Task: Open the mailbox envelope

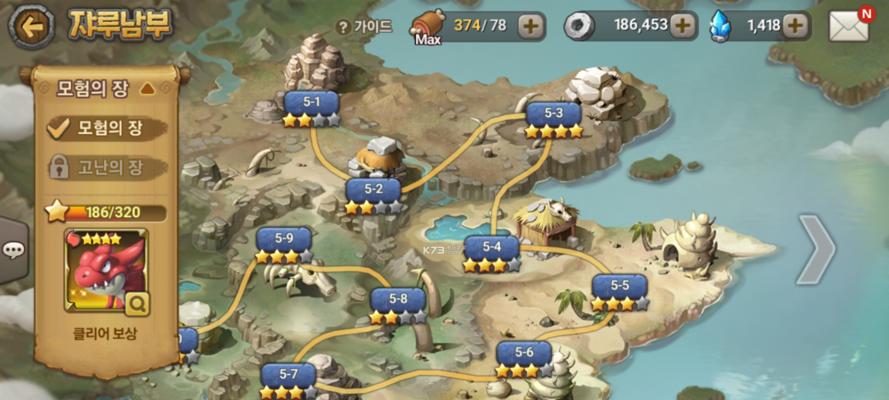Action: pos(849,26)
